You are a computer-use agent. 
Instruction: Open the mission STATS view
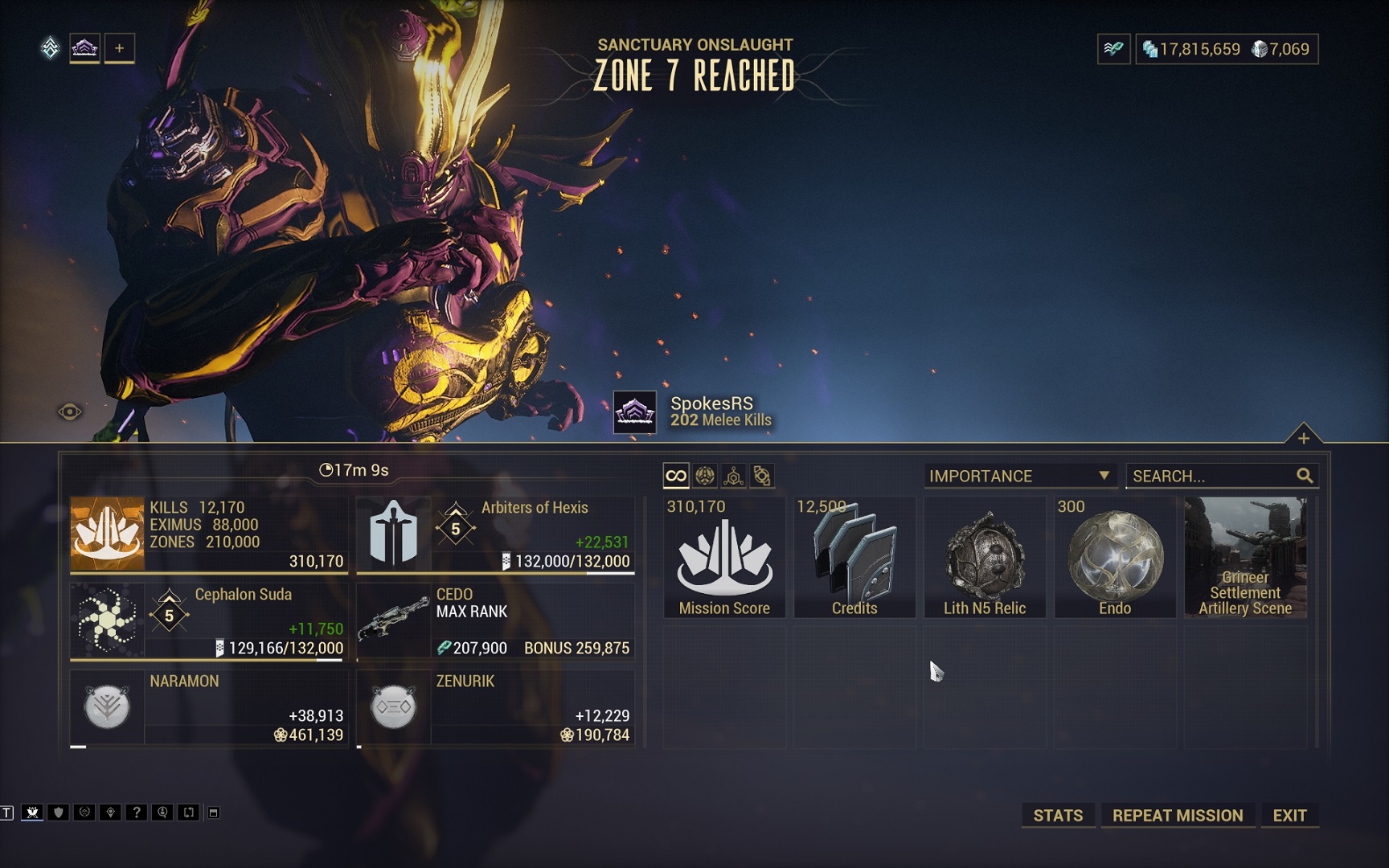click(1057, 815)
